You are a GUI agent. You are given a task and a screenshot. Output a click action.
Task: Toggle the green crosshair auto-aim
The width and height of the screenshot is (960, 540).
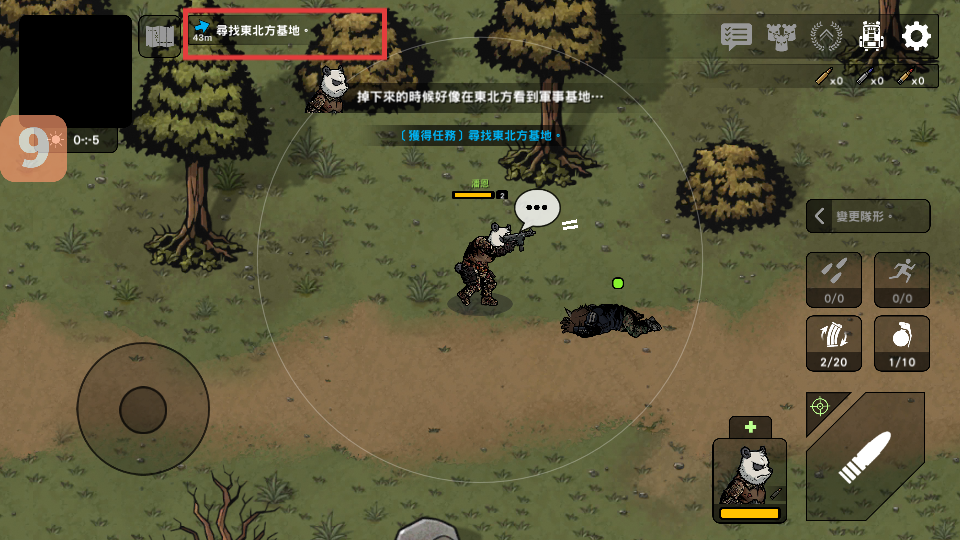click(x=820, y=406)
